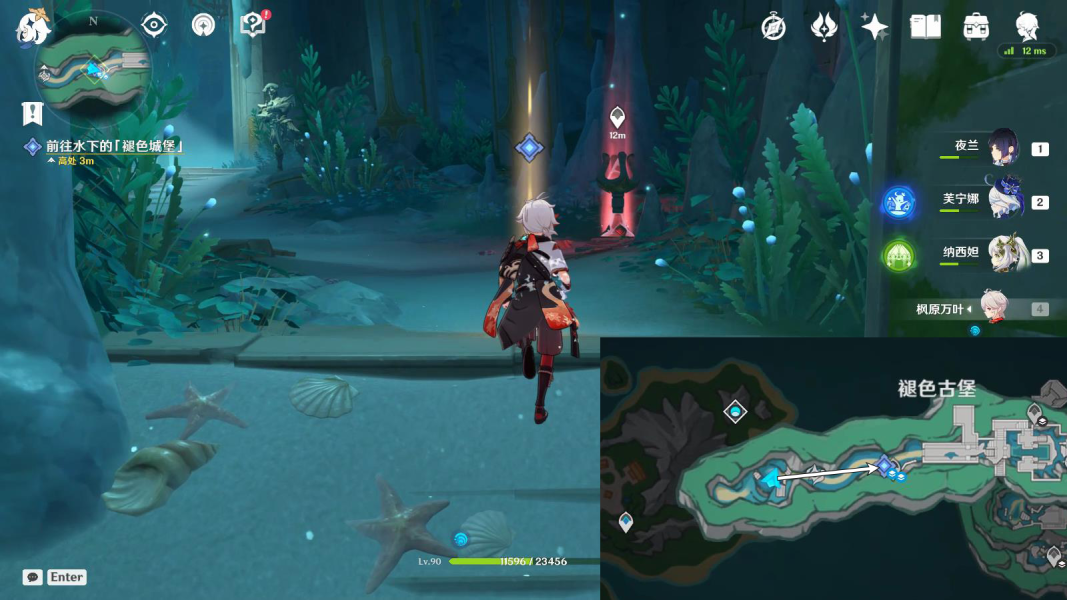The image size is (1067, 600).
Task: Open the backpack inventory
Action: click(x=976, y=27)
